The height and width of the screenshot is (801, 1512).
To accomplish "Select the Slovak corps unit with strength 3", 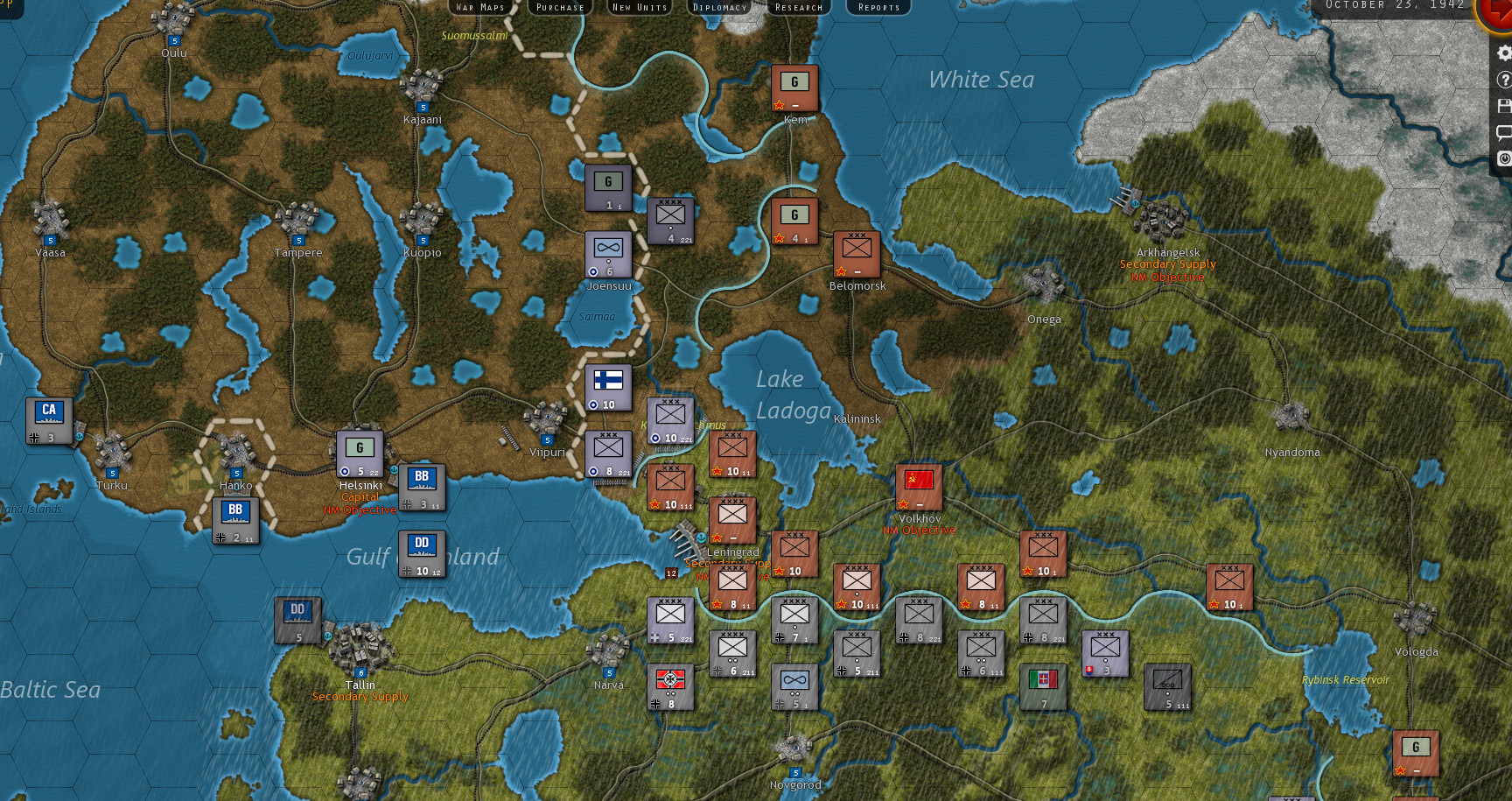I will pyautogui.click(x=1105, y=651).
